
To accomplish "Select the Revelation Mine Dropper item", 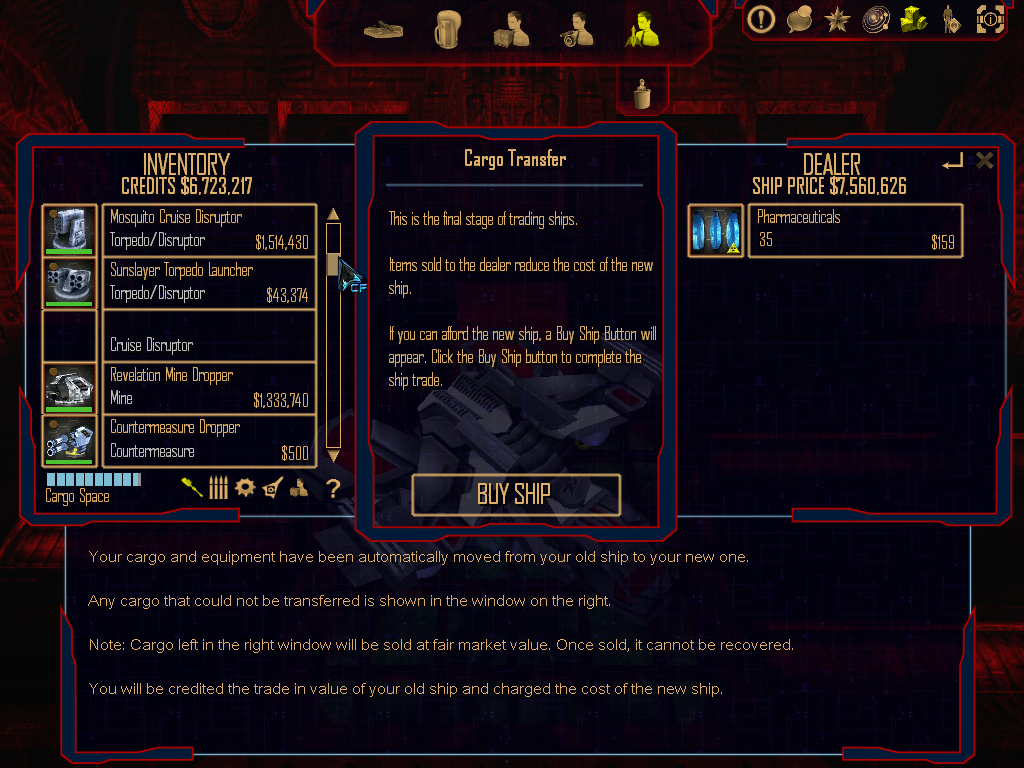I will point(209,387).
